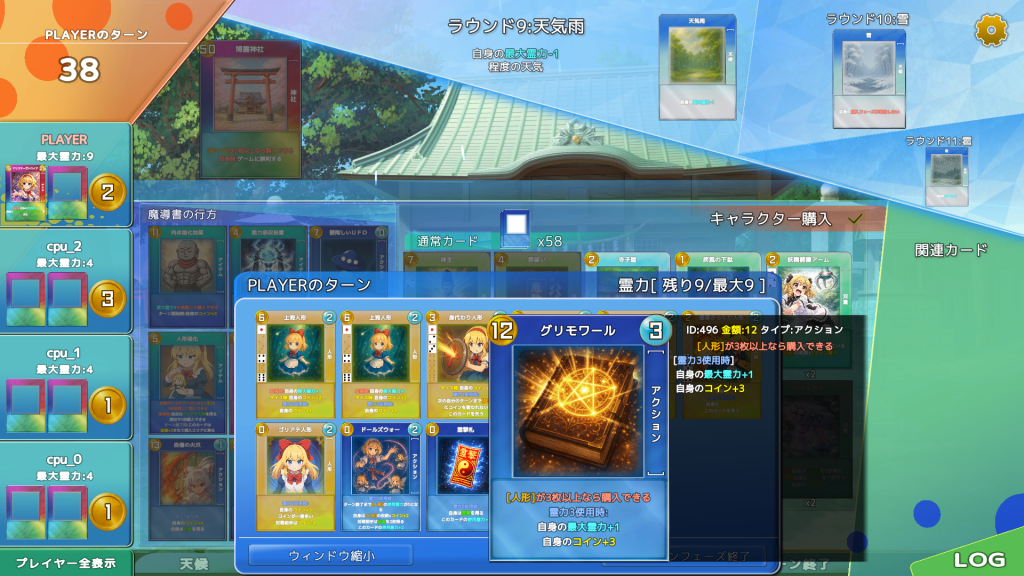Open the LOG panel
Image resolution: width=1024 pixels, height=576 pixels.
[x=979, y=560]
